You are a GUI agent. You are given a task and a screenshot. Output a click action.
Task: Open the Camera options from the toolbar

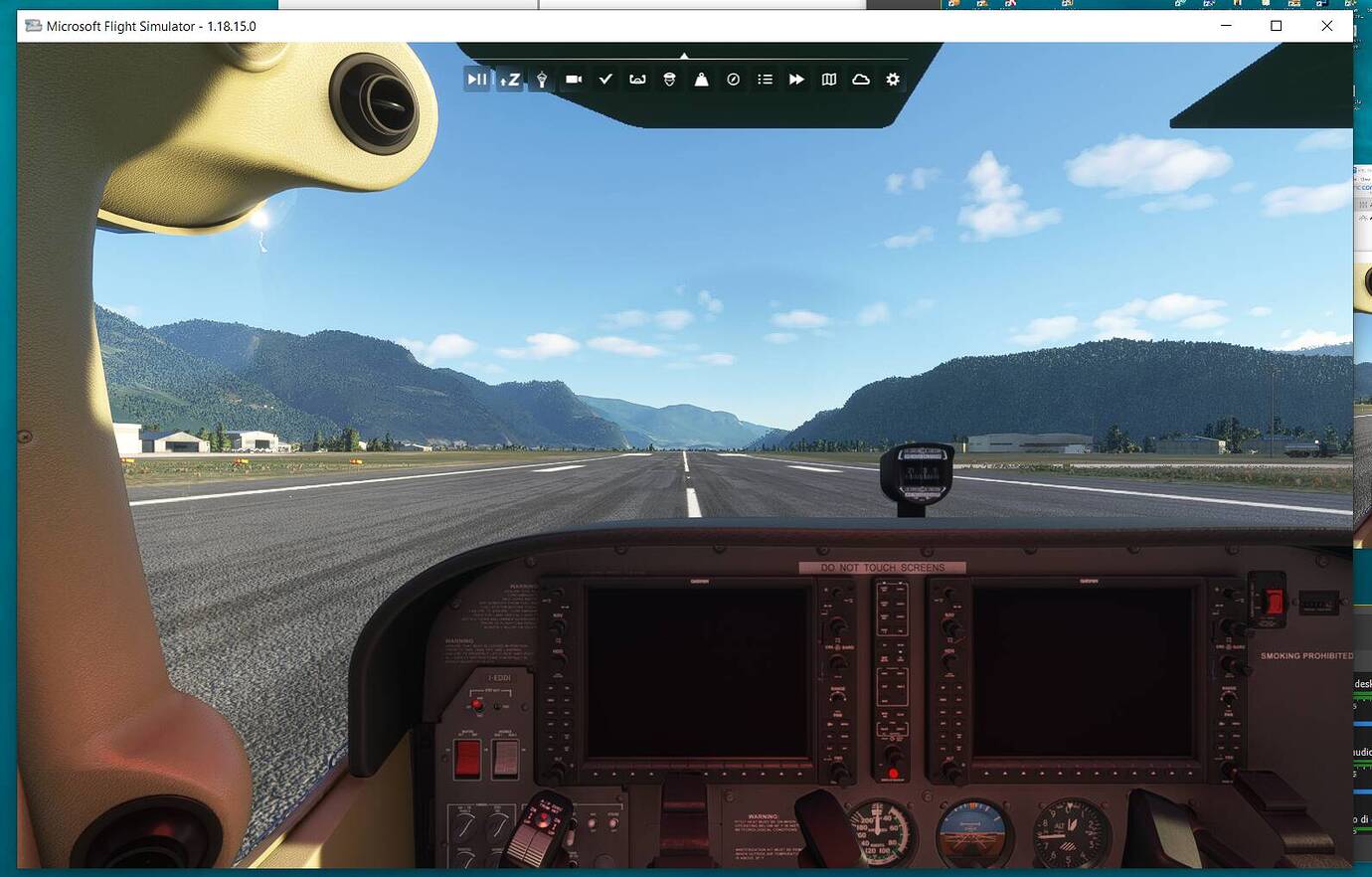pos(574,80)
